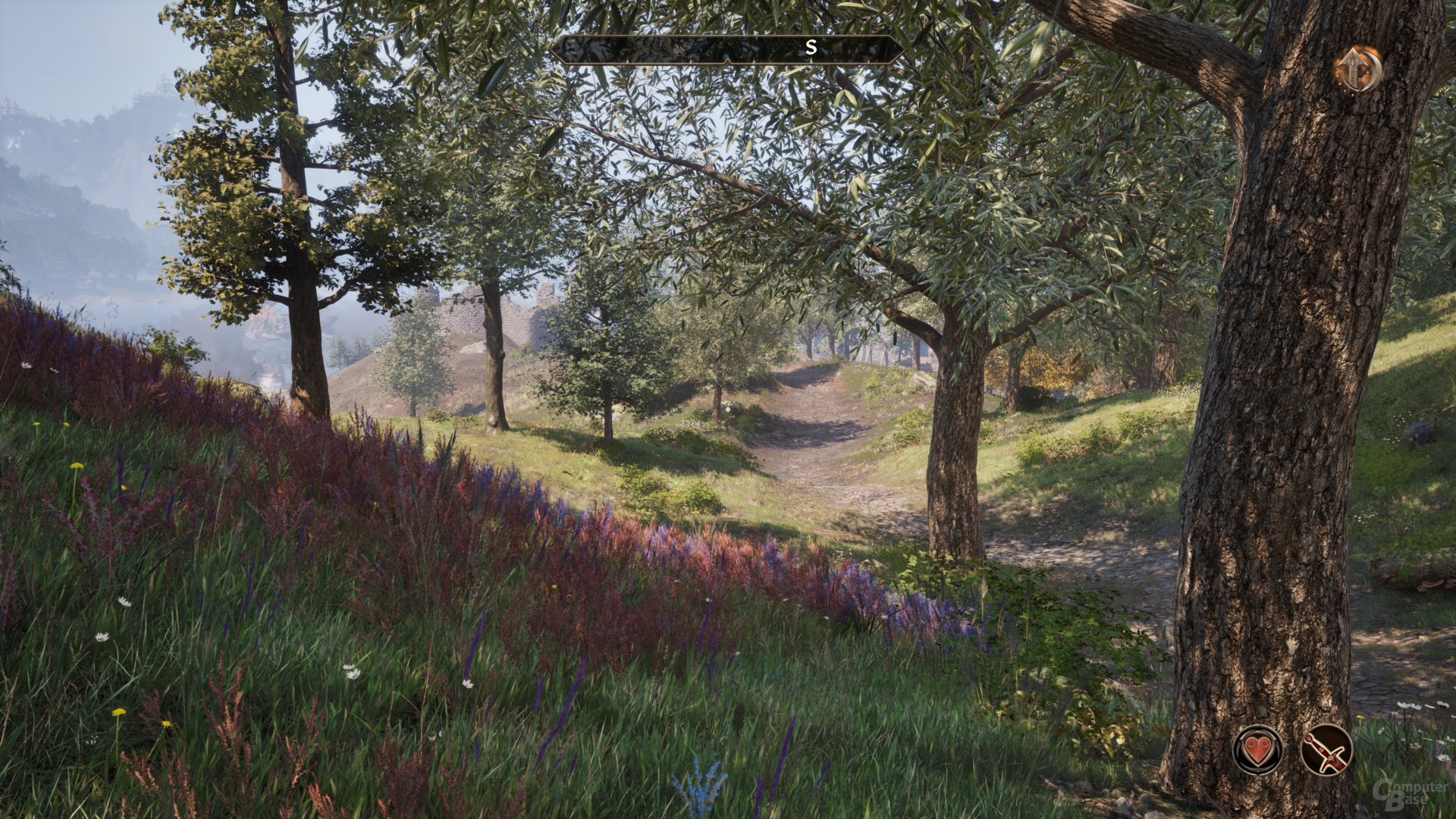Click the glowing orange emblem icon

pyautogui.click(x=1357, y=70)
